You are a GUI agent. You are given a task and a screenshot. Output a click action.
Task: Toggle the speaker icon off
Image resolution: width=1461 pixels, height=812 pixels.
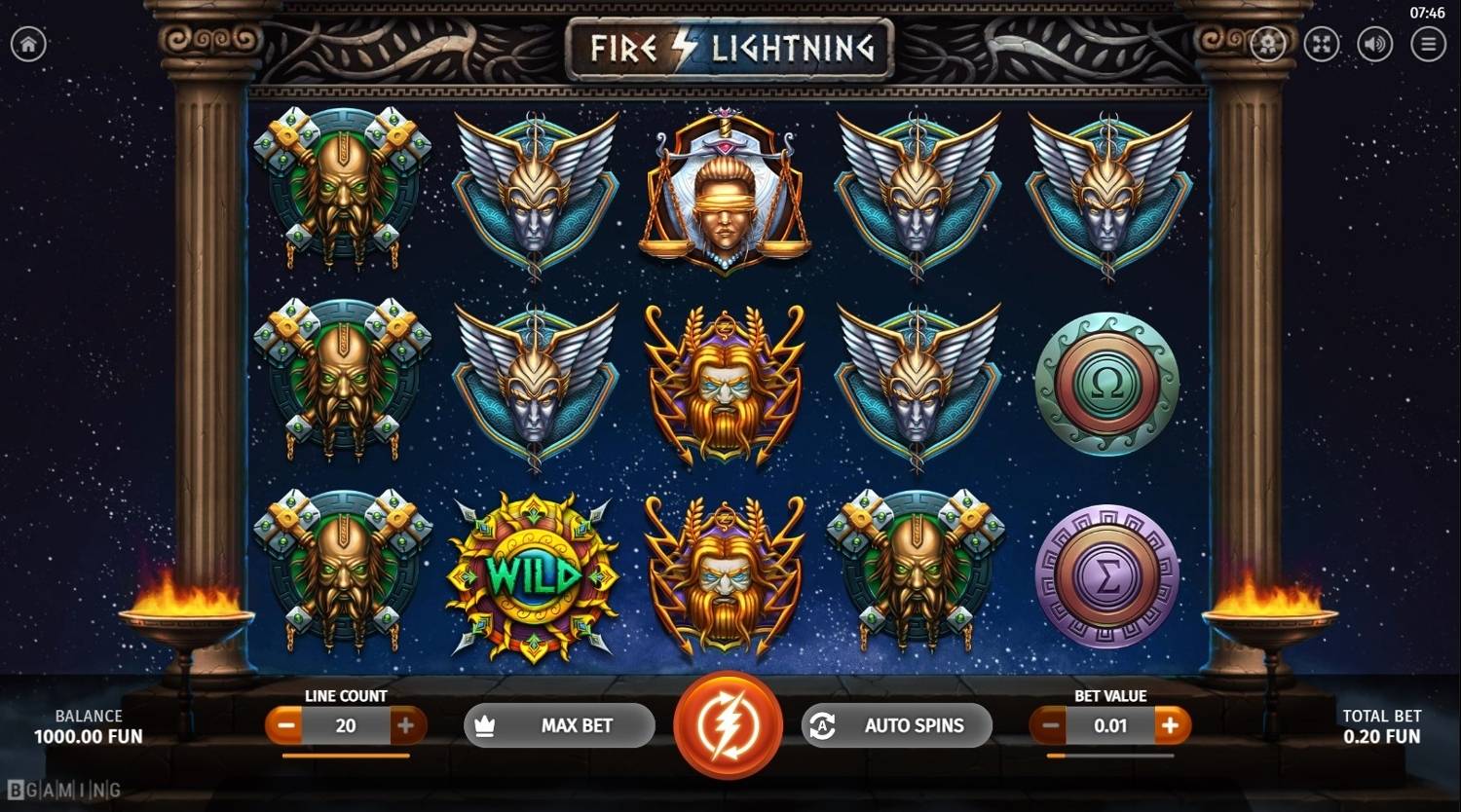tap(1374, 44)
